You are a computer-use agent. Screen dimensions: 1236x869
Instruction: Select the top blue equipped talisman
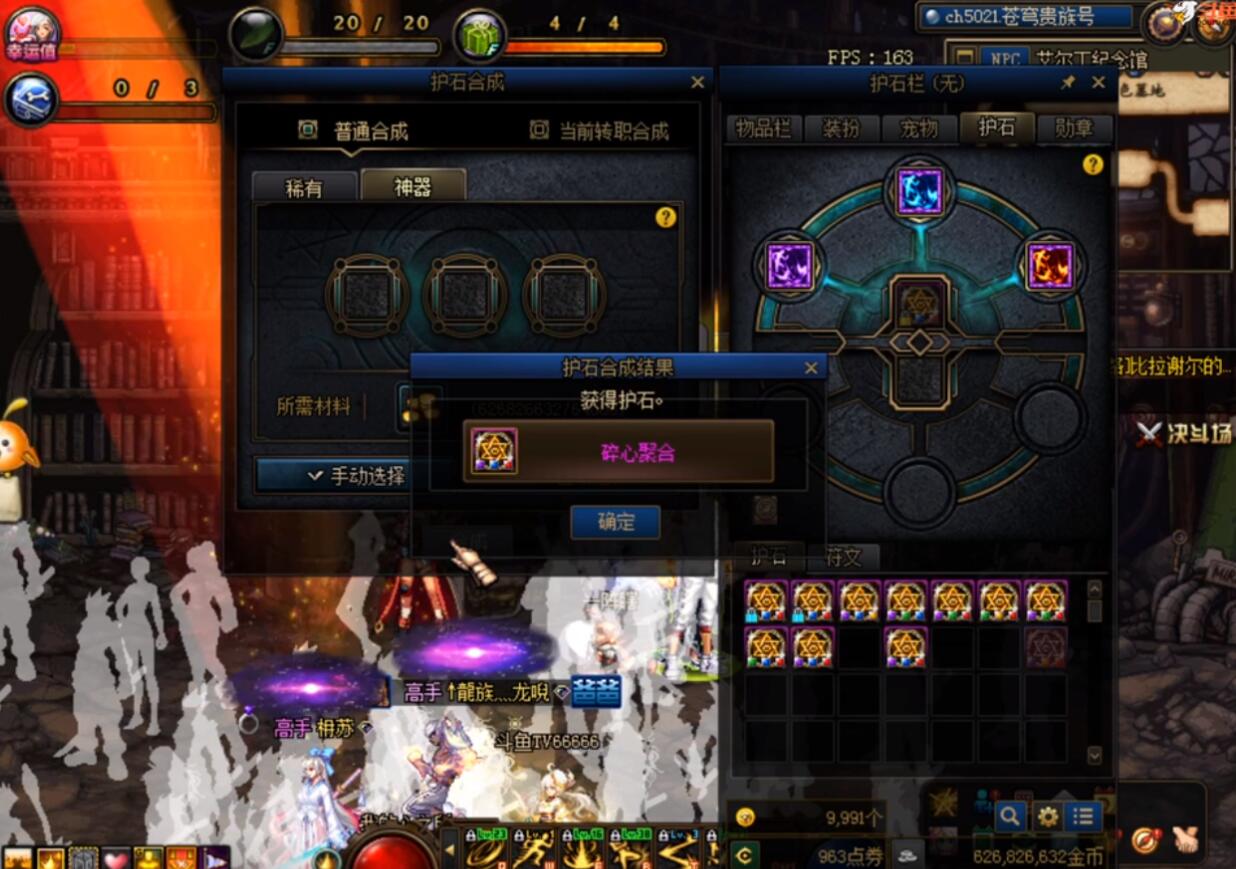[x=919, y=191]
